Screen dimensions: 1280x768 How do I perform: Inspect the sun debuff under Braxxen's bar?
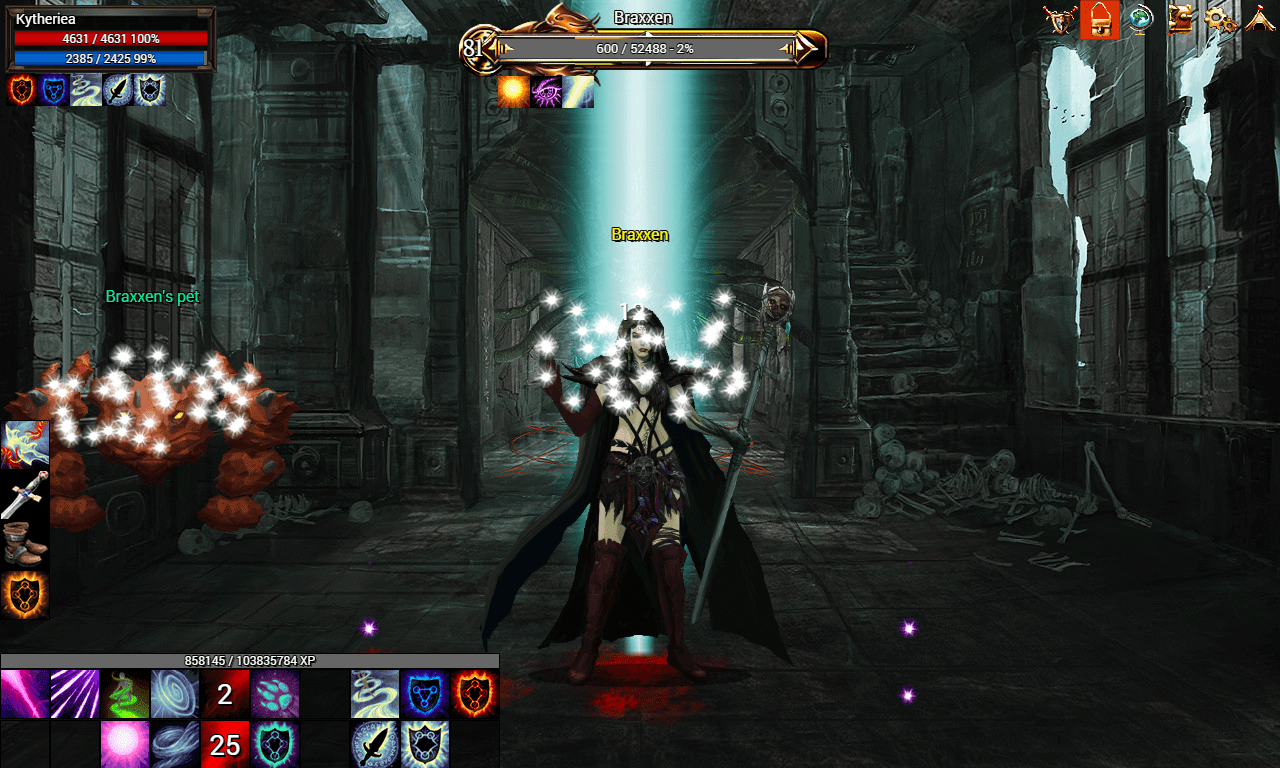(514, 91)
